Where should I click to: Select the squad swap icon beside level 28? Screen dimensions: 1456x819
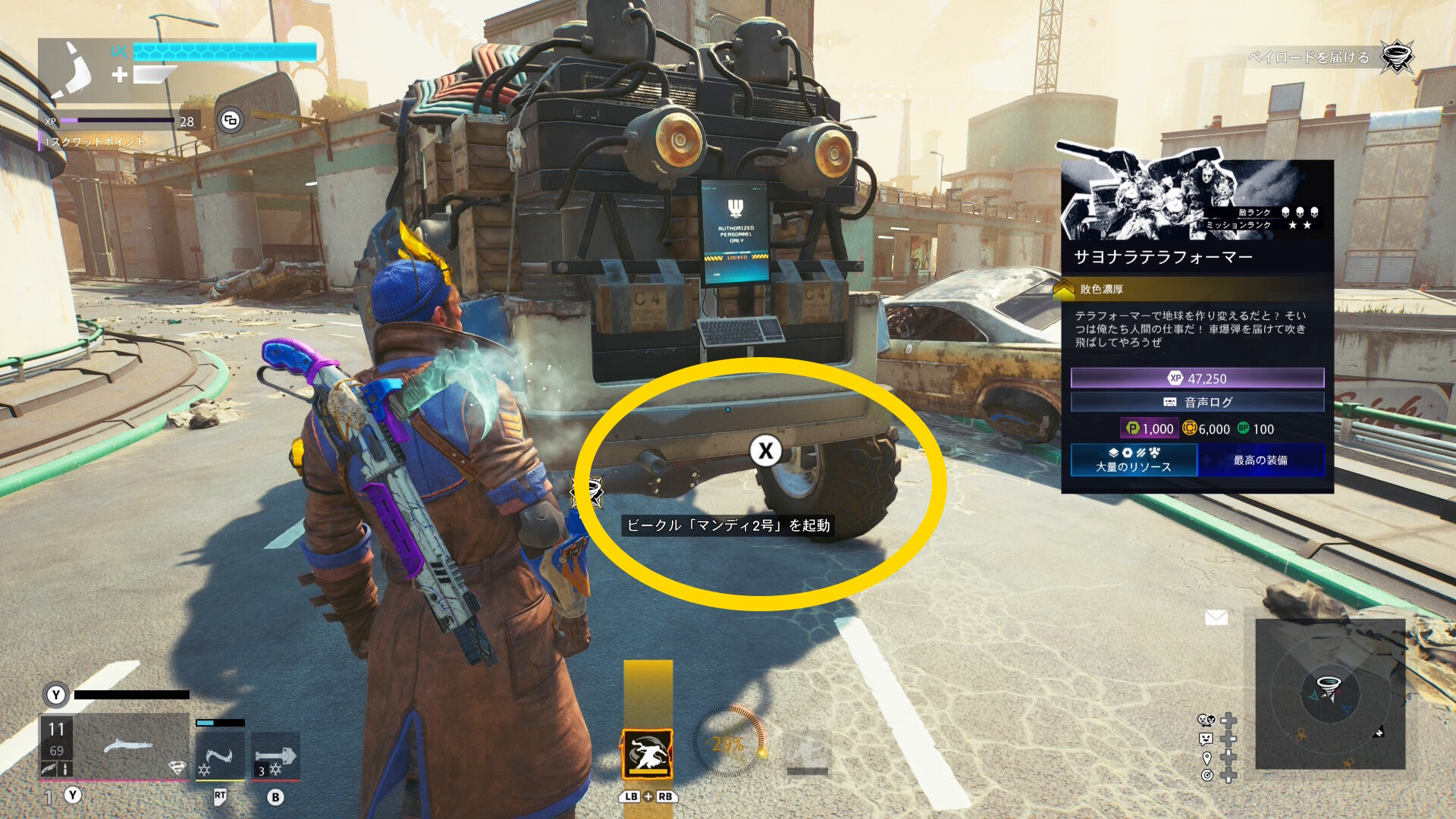231,120
